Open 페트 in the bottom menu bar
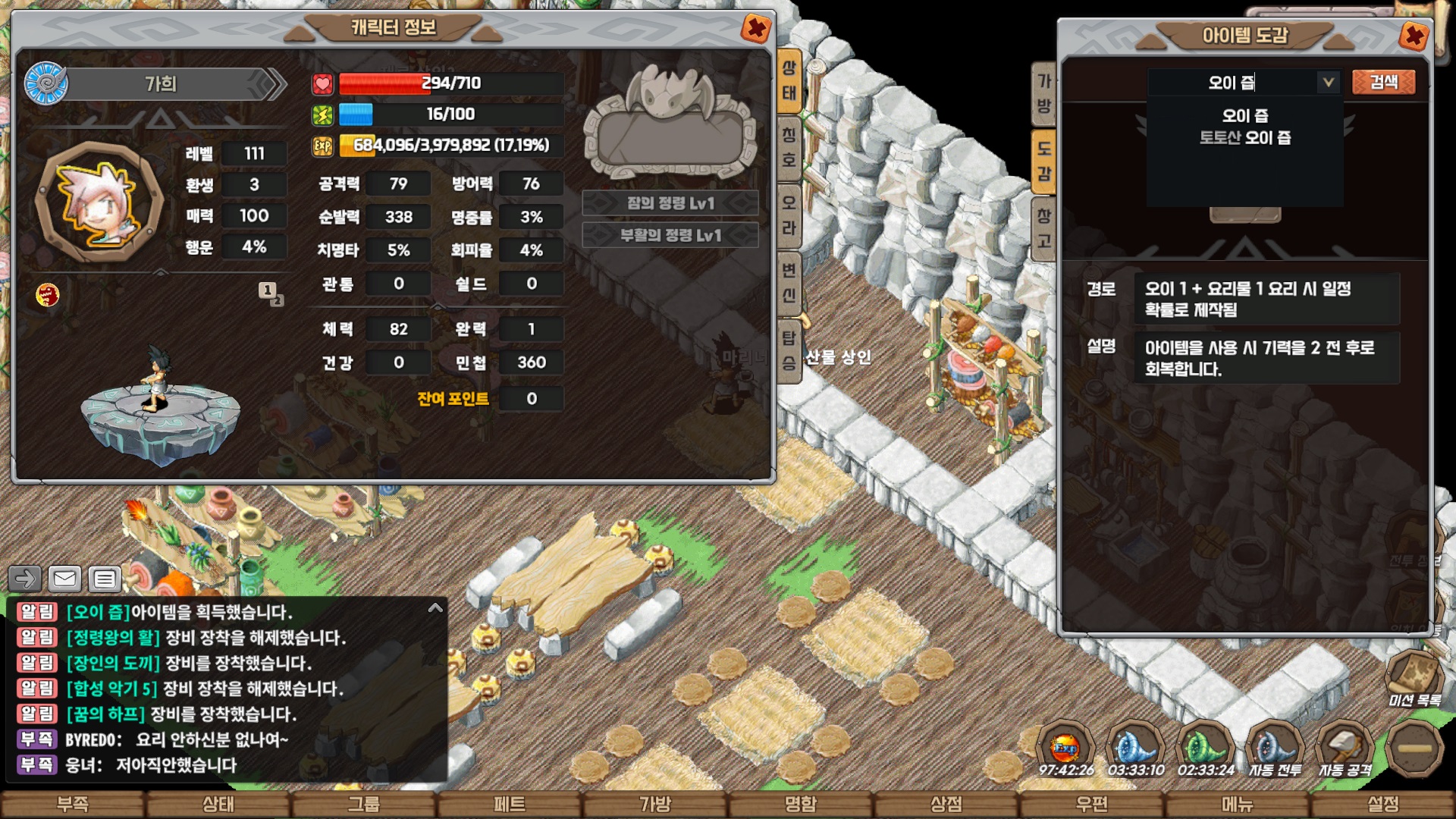This screenshot has height=819, width=1456. pos(510,804)
